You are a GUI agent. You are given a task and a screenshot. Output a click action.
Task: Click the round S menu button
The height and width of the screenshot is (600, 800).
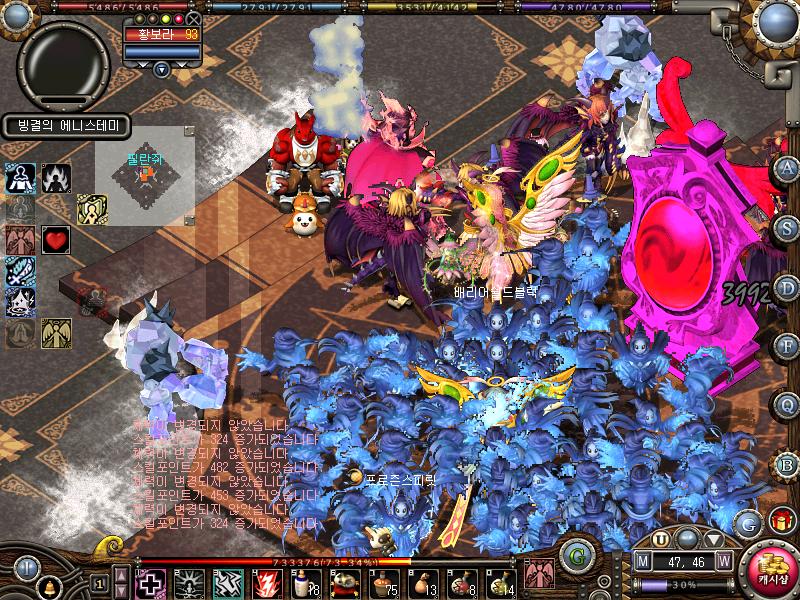pos(787,226)
